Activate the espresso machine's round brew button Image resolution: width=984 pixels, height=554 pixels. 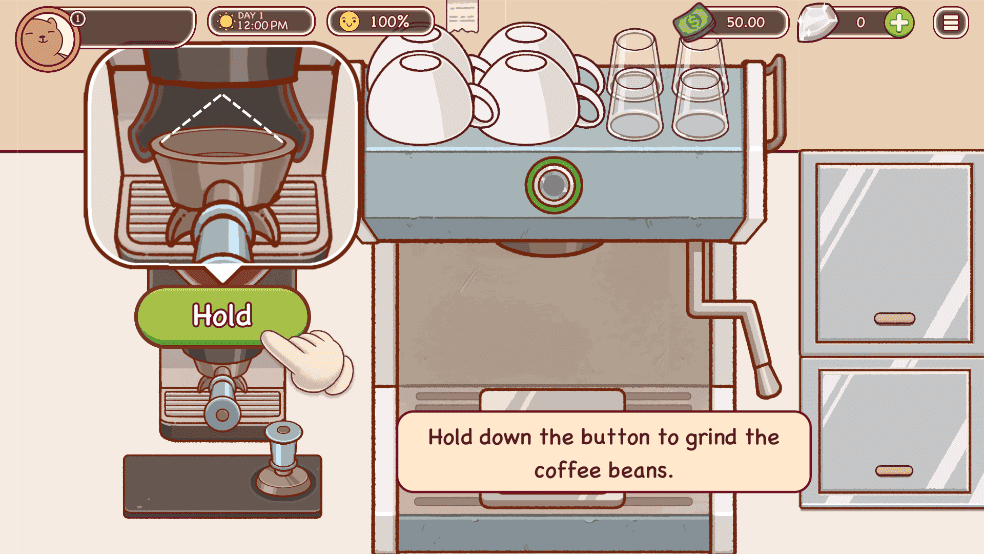click(x=553, y=184)
